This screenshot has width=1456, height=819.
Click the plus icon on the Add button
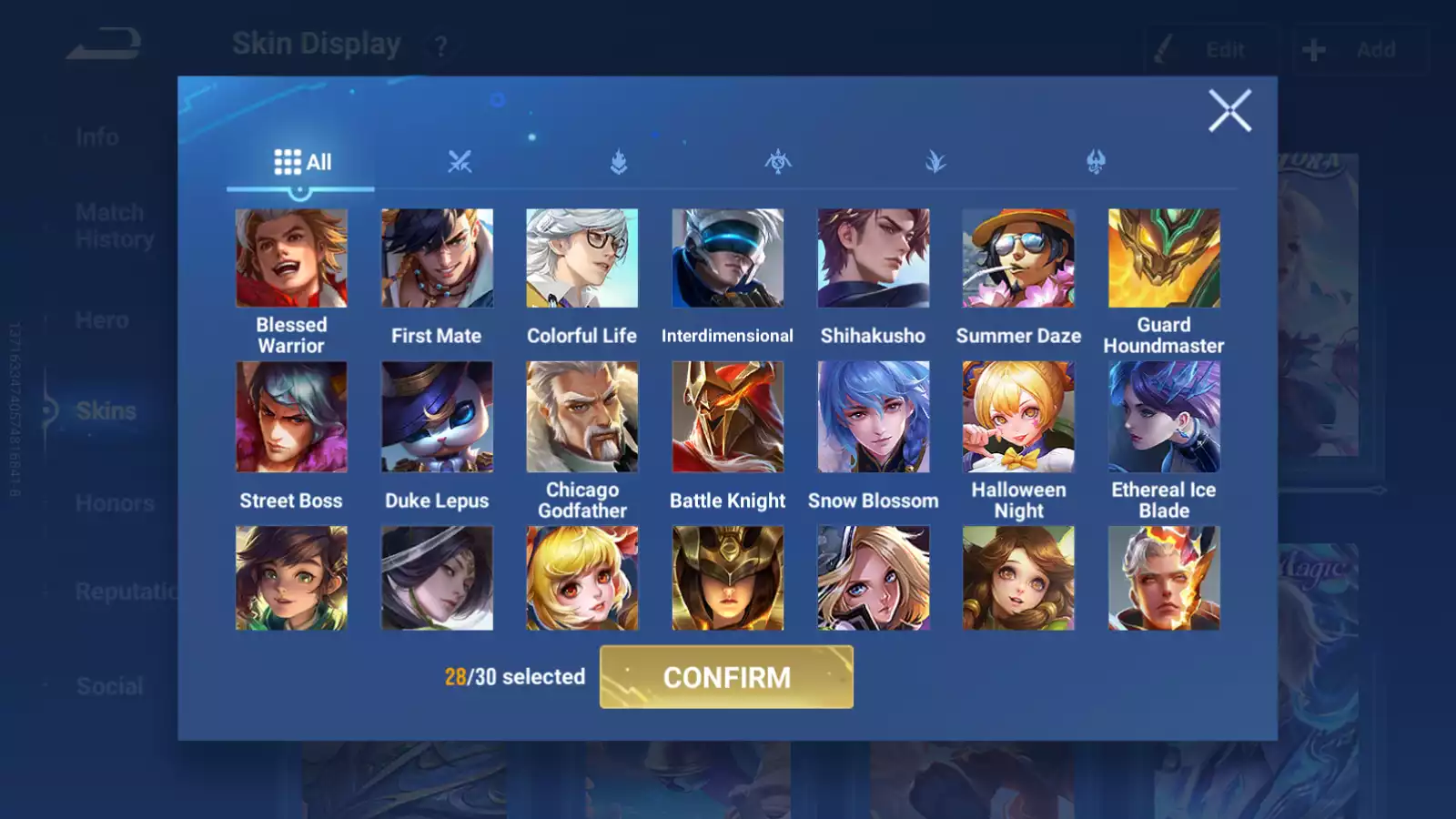1312,49
